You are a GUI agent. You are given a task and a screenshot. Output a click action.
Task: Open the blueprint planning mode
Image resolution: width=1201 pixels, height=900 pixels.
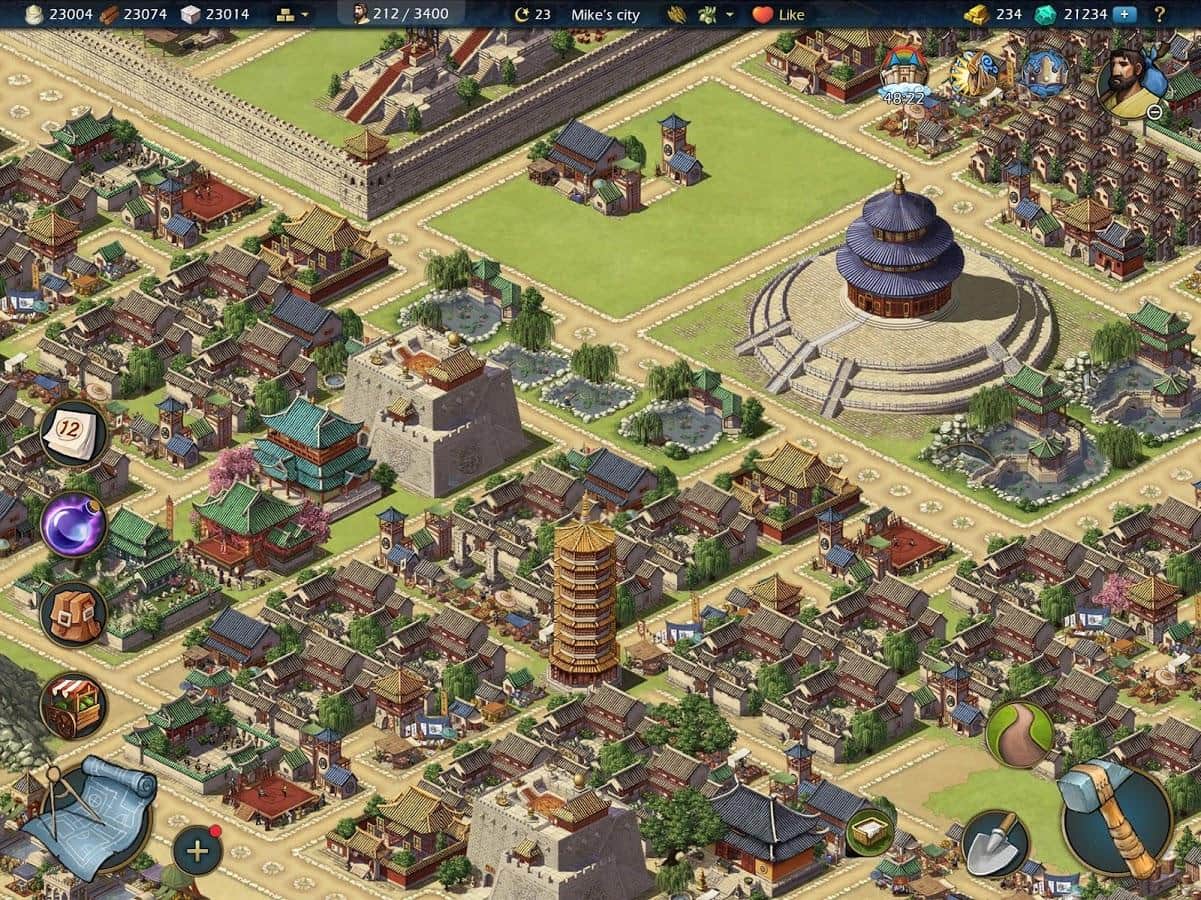pos(88,815)
